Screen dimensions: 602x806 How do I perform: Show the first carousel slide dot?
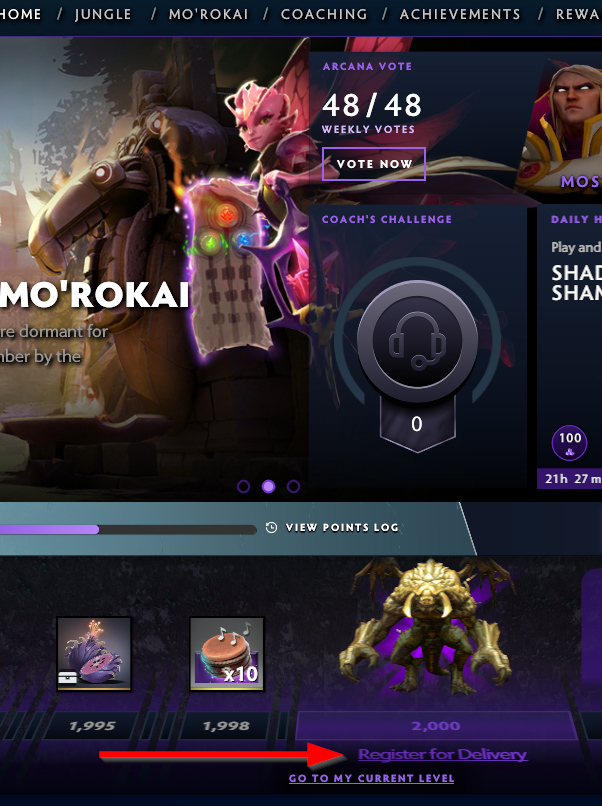(x=243, y=487)
